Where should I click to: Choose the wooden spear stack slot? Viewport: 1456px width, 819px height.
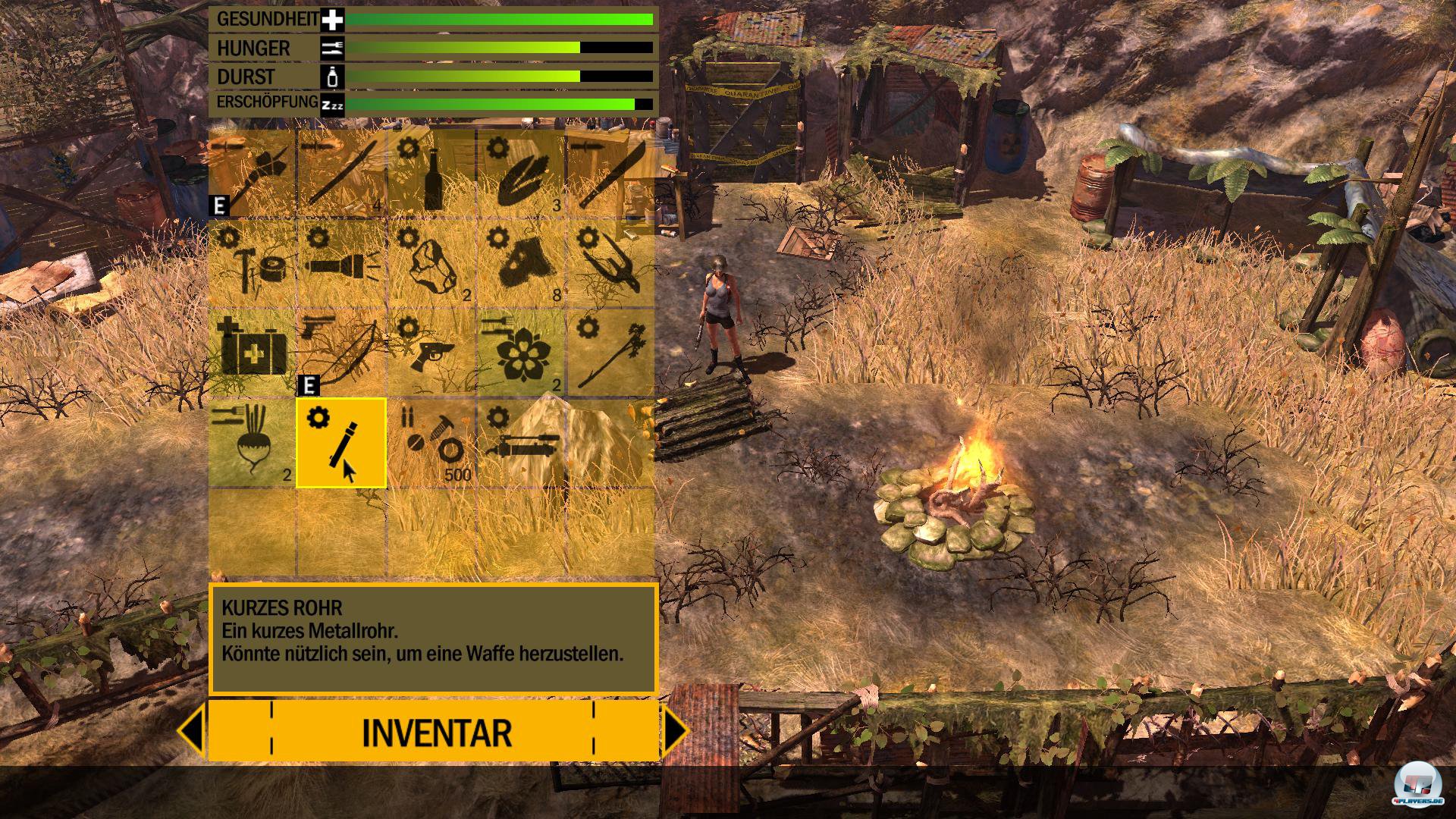(x=342, y=174)
